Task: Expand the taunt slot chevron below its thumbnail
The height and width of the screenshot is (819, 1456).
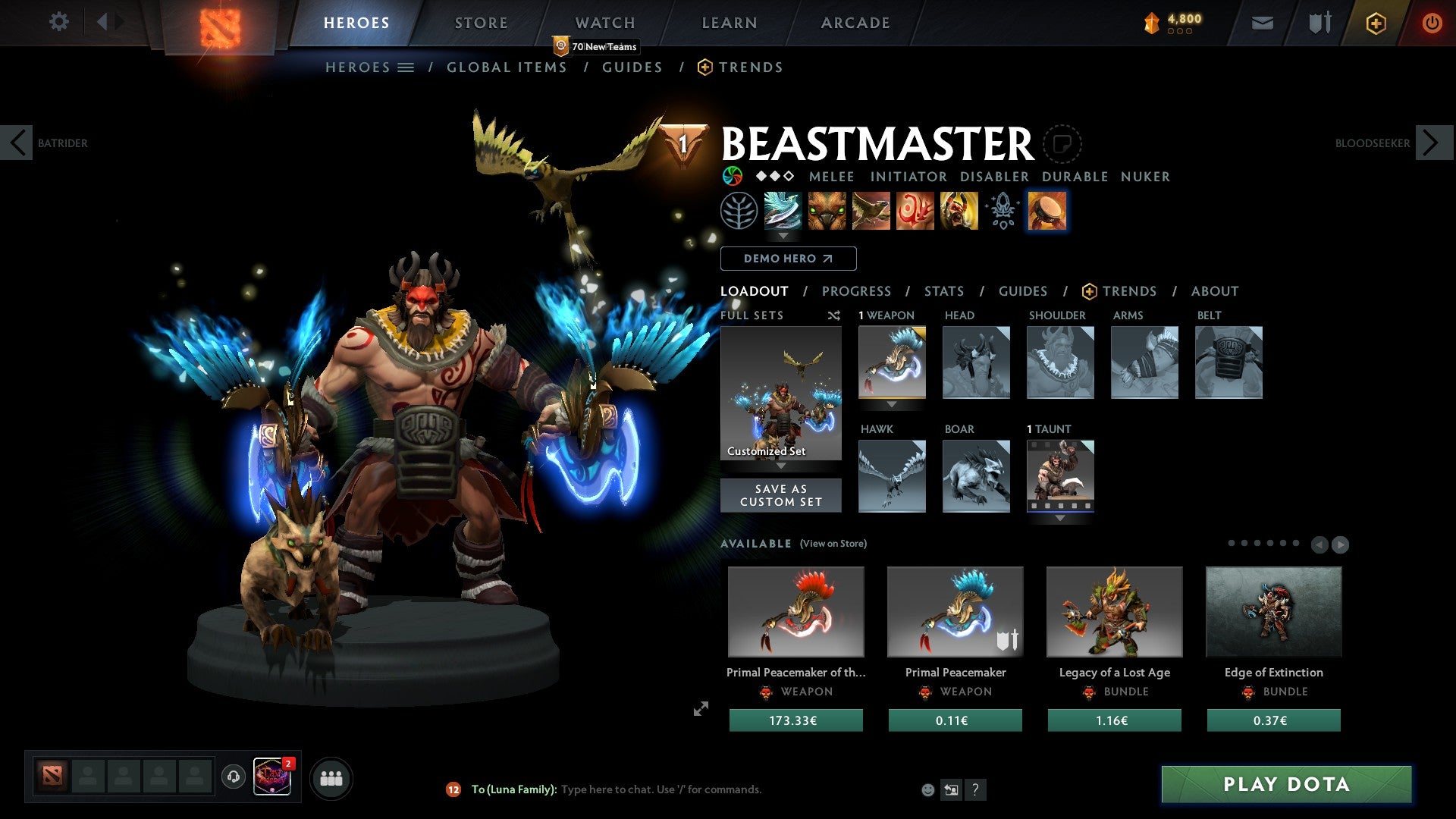Action: click(1060, 519)
